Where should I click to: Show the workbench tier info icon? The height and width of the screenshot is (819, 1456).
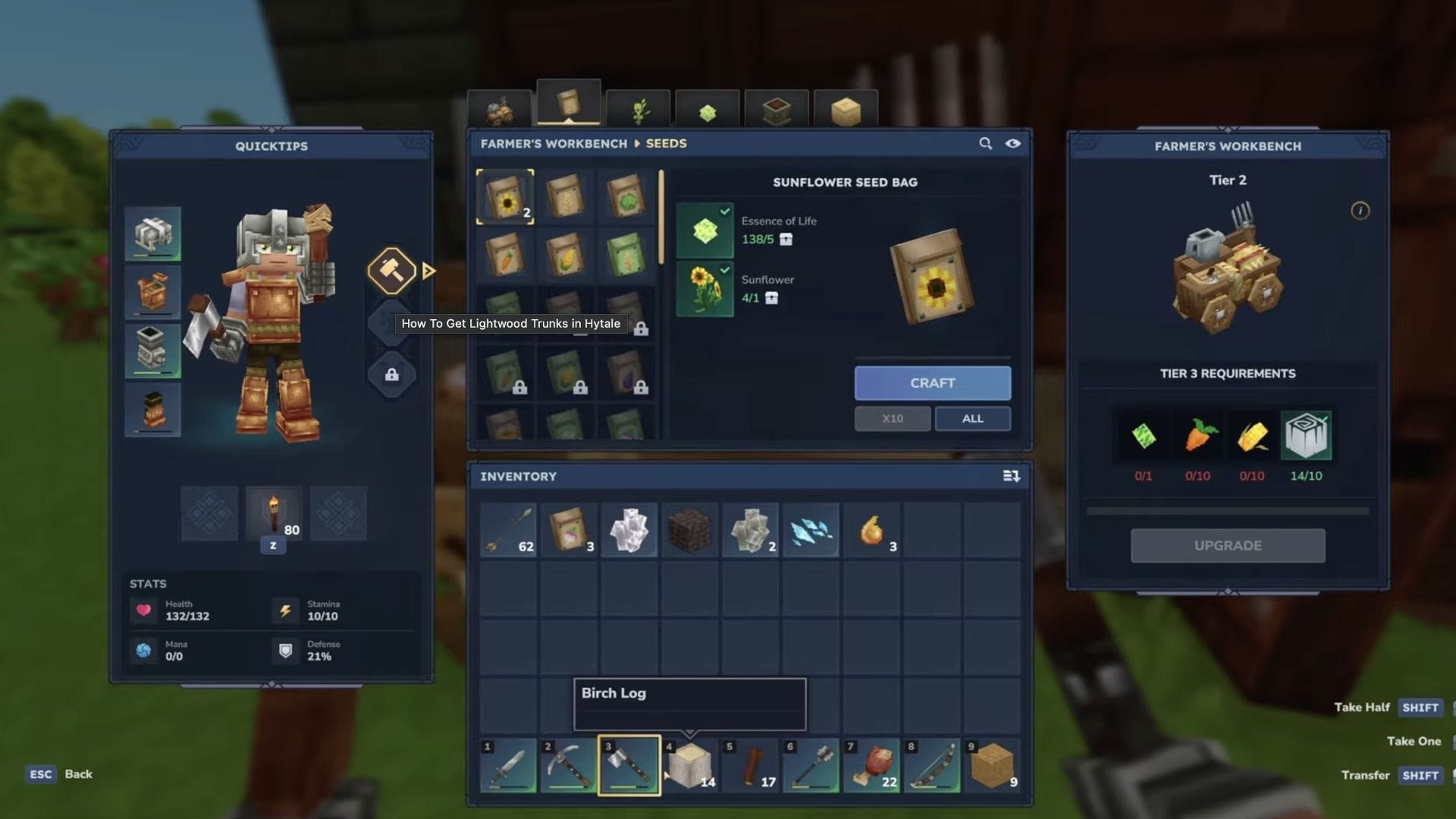1360,211
